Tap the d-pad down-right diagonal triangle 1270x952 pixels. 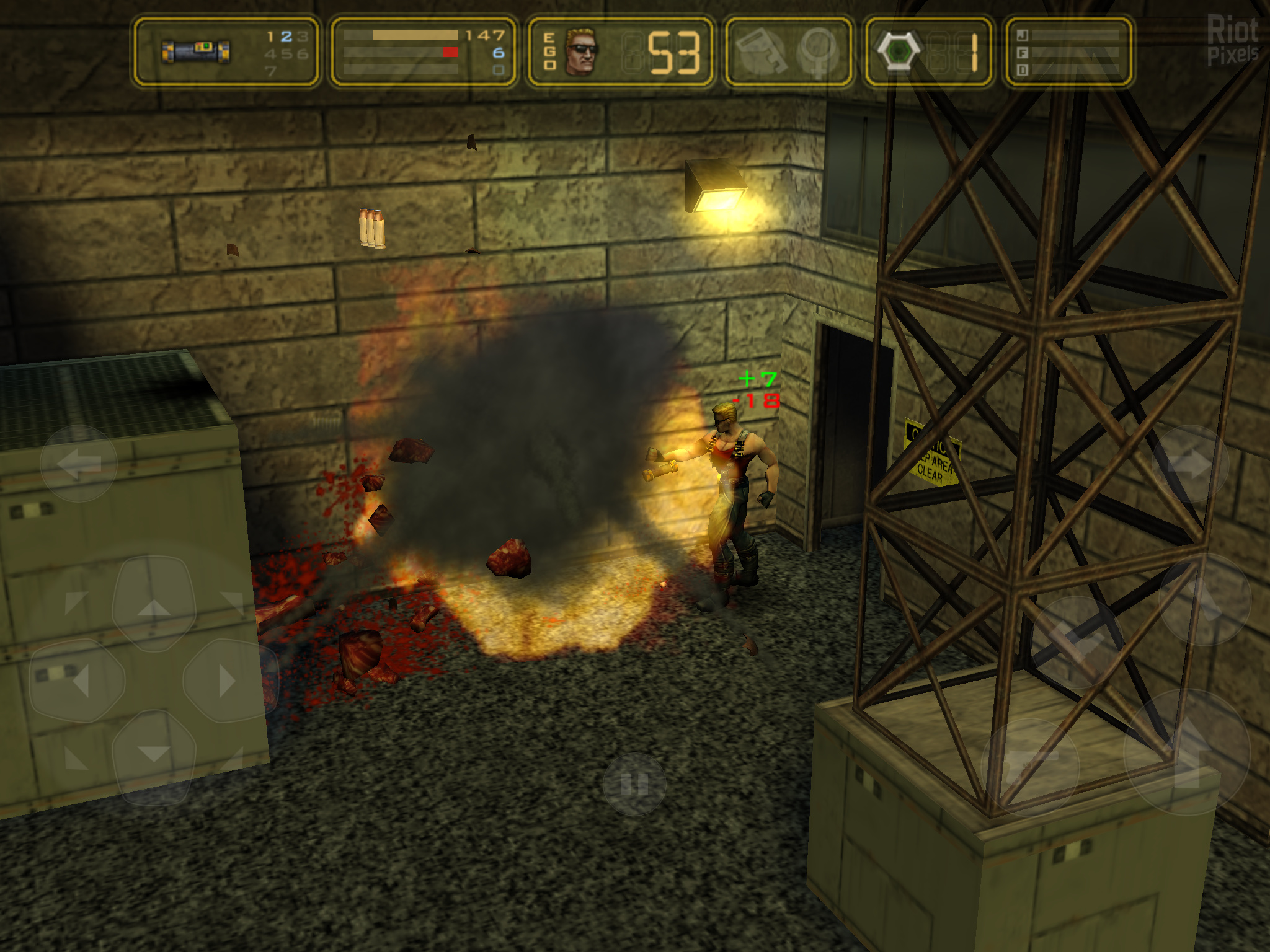[x=232, y=759]
